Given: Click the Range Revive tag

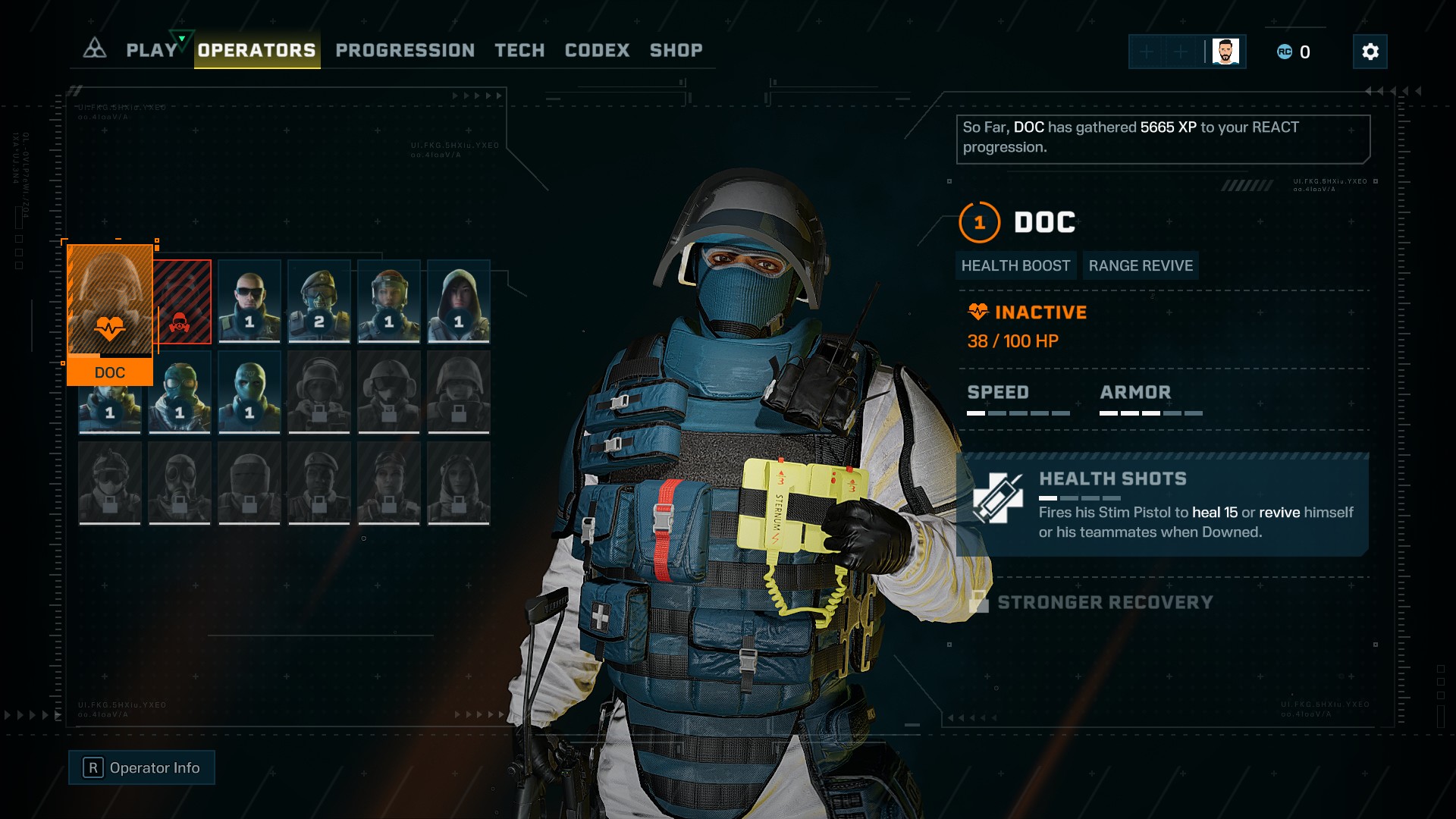Looking at the screenshot, I should pyautogui.click(x=1141, y=265).
